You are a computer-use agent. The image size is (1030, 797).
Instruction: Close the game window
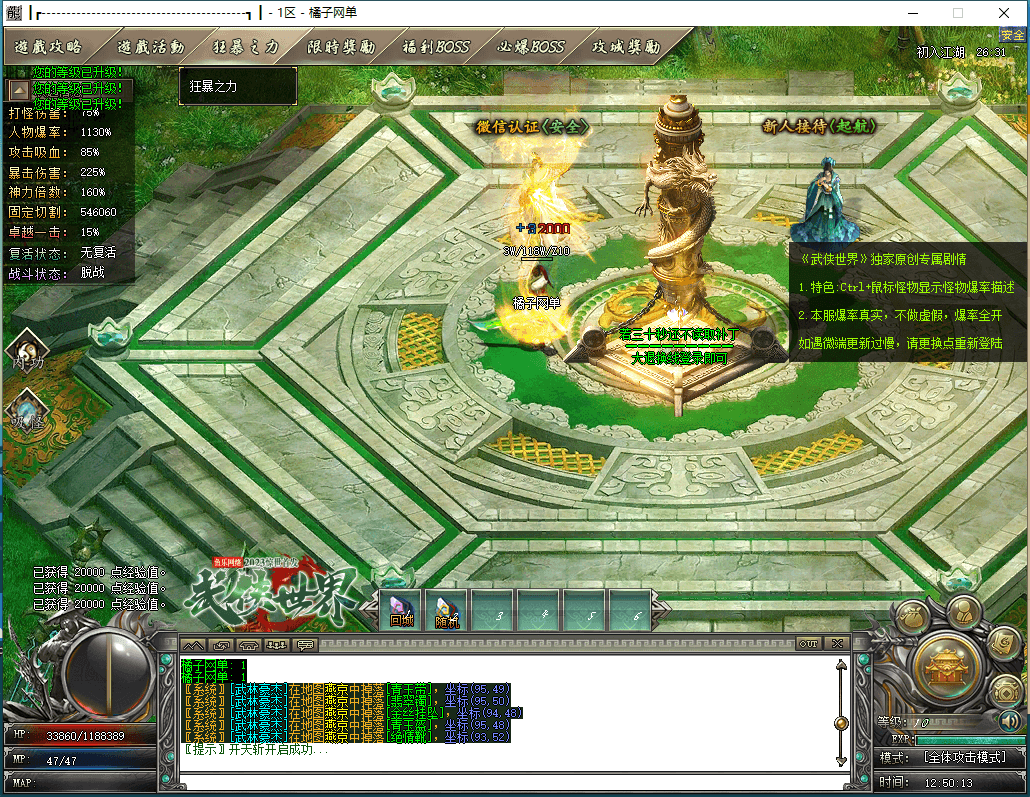tap(1006, 13)
